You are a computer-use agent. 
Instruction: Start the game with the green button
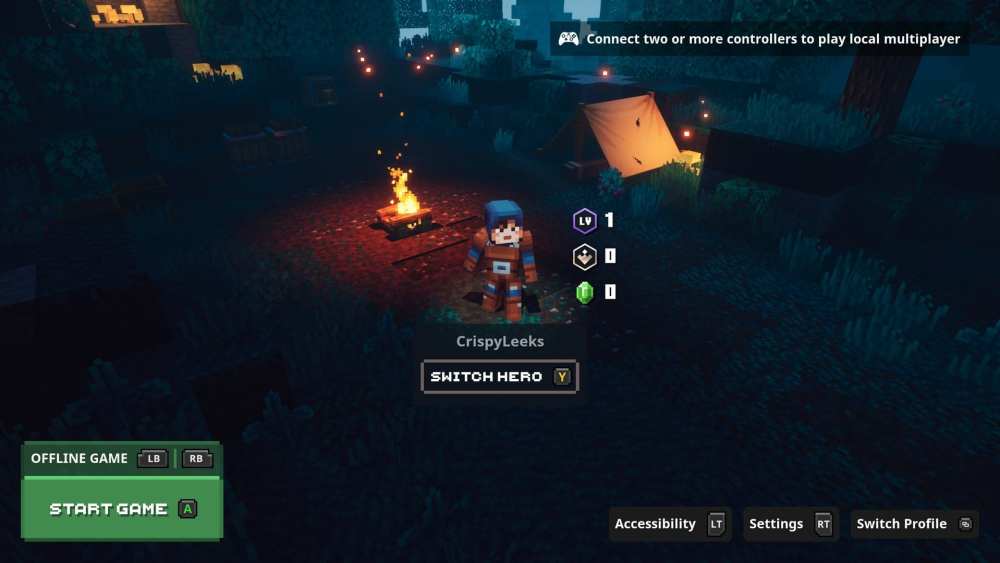tap(121, 509)
